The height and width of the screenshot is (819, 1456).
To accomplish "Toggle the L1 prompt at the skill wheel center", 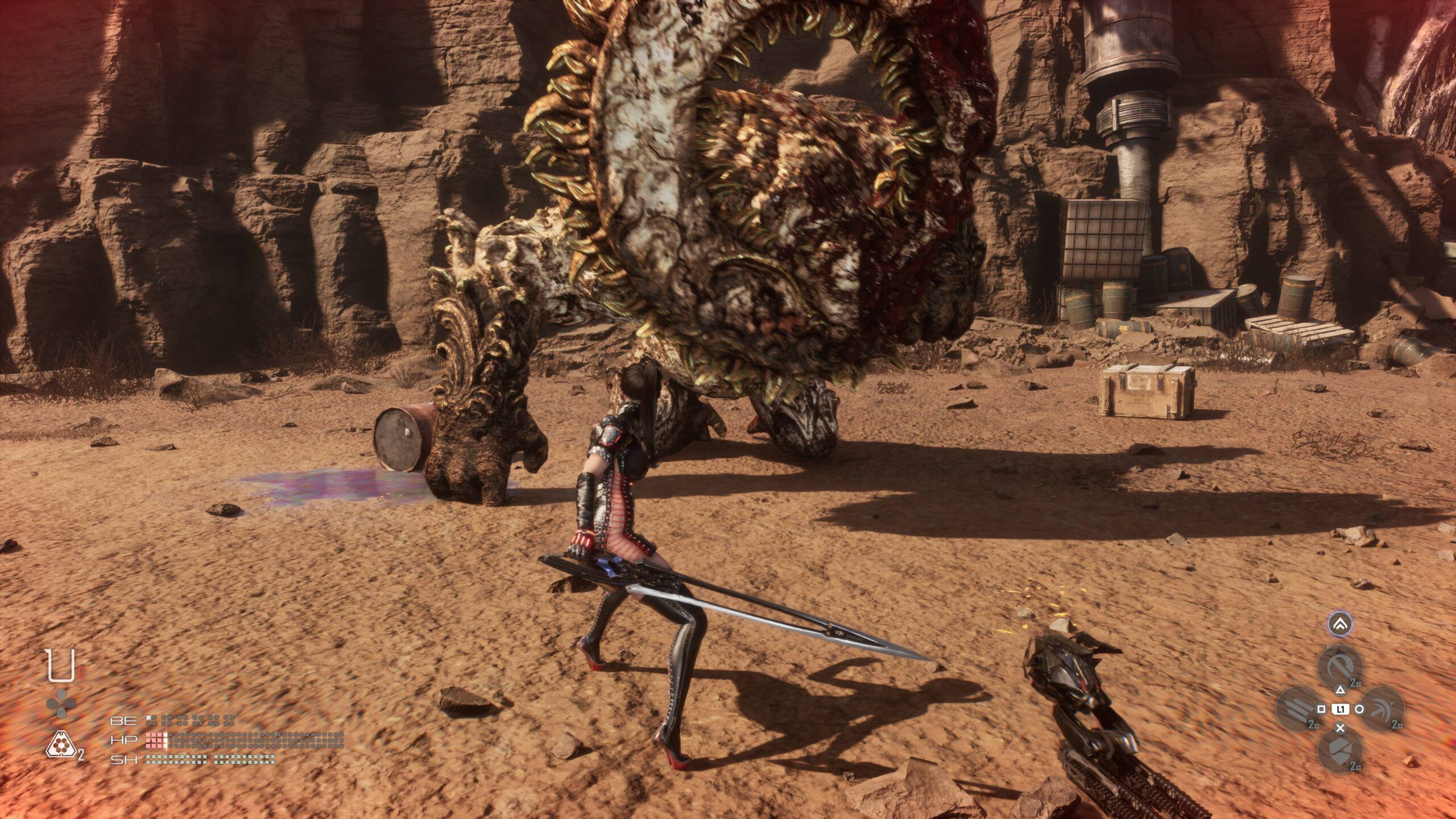I will click(x=1341, y=710).
